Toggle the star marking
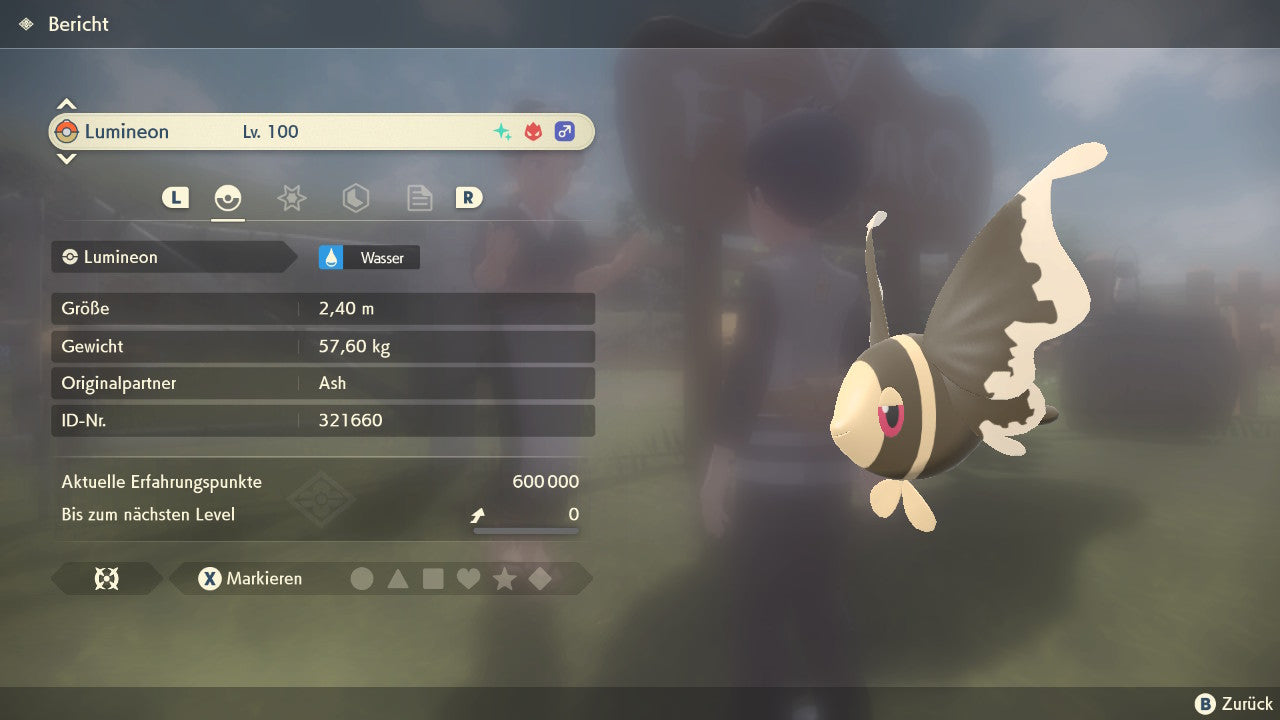This screenshot has width=1280, height=720. click(x=504, y=578)
